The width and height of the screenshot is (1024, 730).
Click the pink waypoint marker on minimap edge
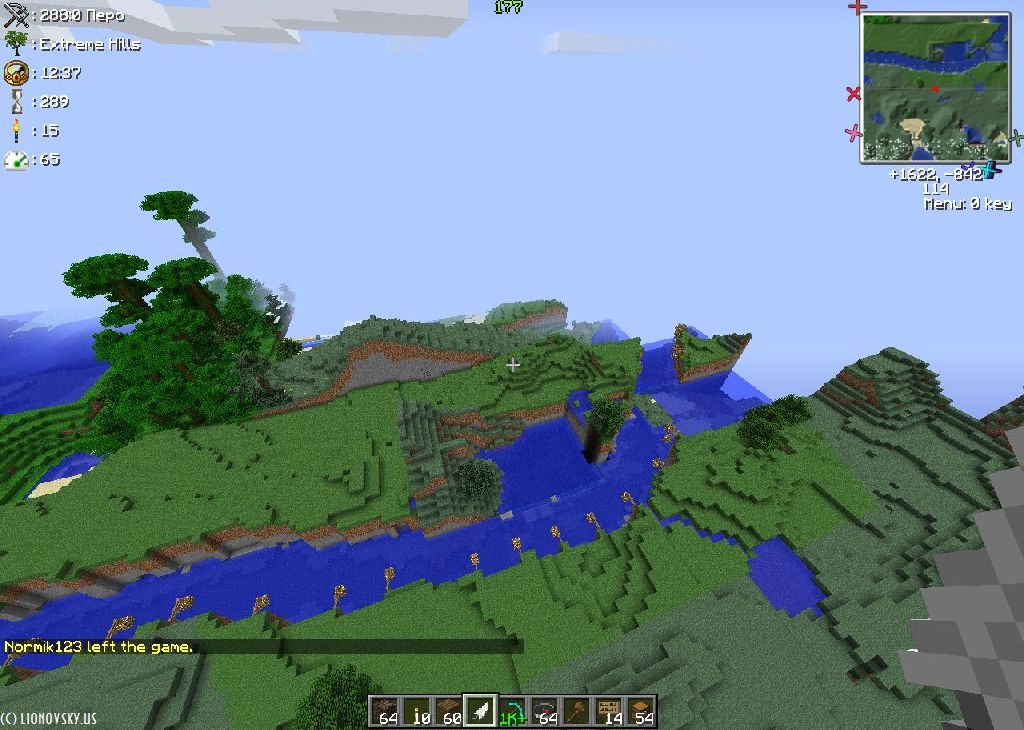pyautogui.click(x=853, y=132)
